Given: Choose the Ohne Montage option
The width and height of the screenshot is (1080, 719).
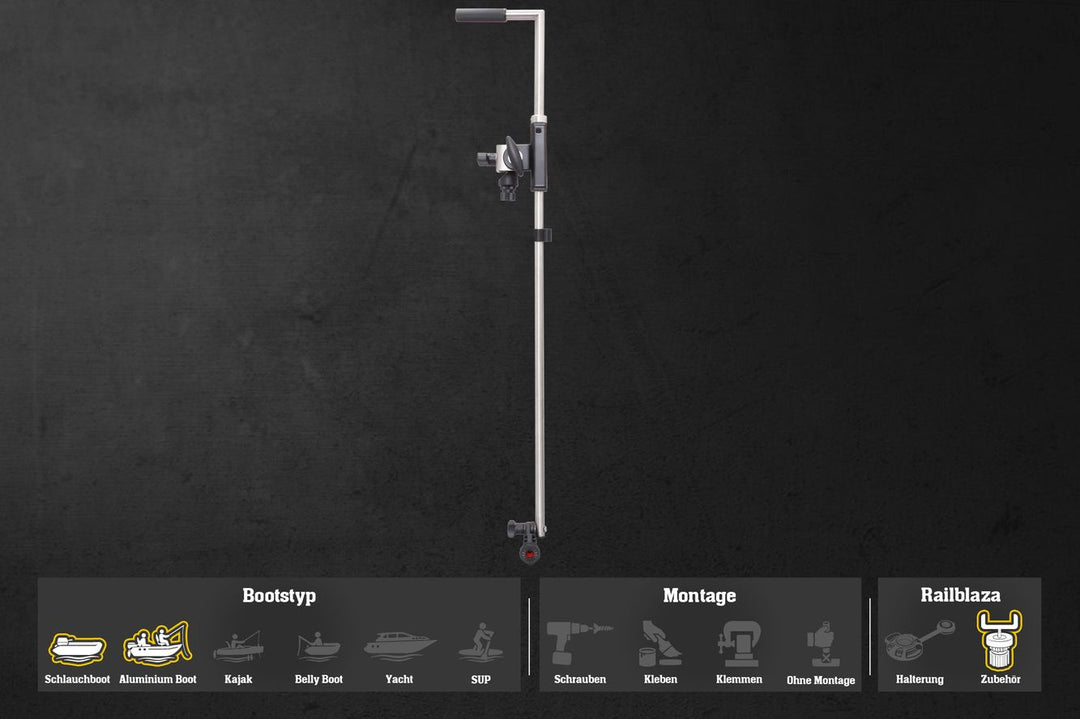Looking at the screenshot, I should [x=821, y=645].
